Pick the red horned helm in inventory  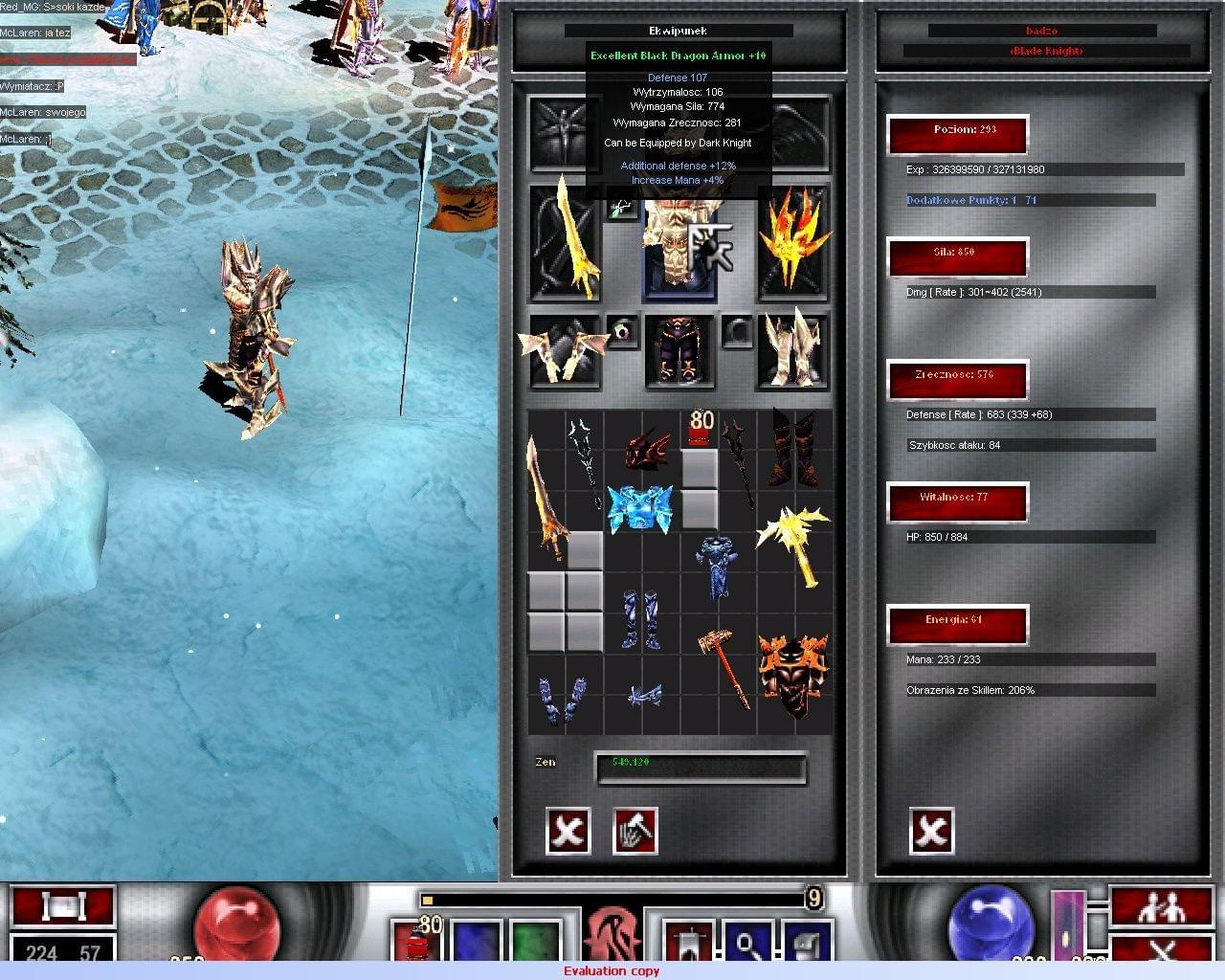pos(642,449)
